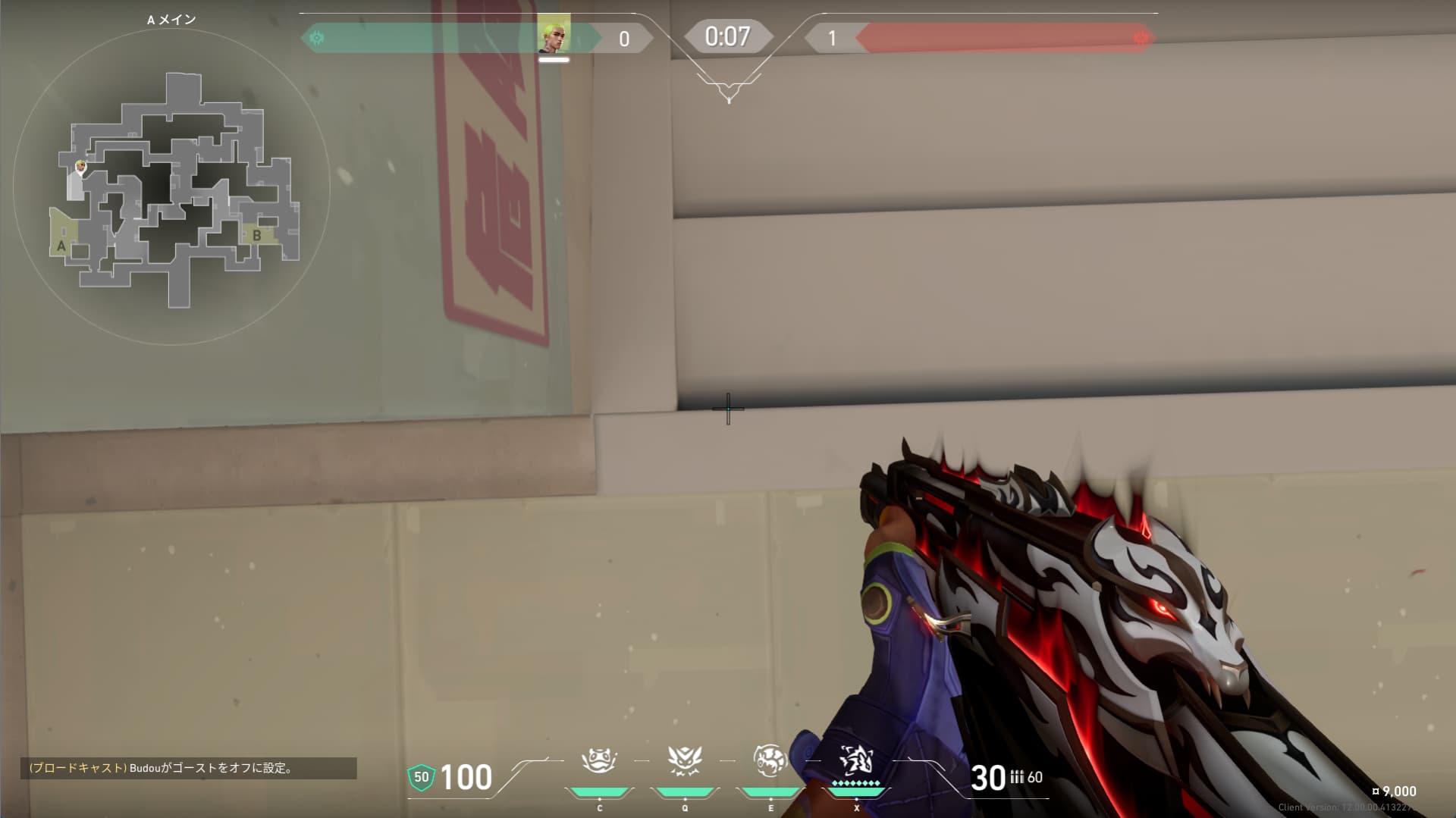1456x818 pixels.
Task: Click the round timer showing 0:07
Action: [727, 34]
